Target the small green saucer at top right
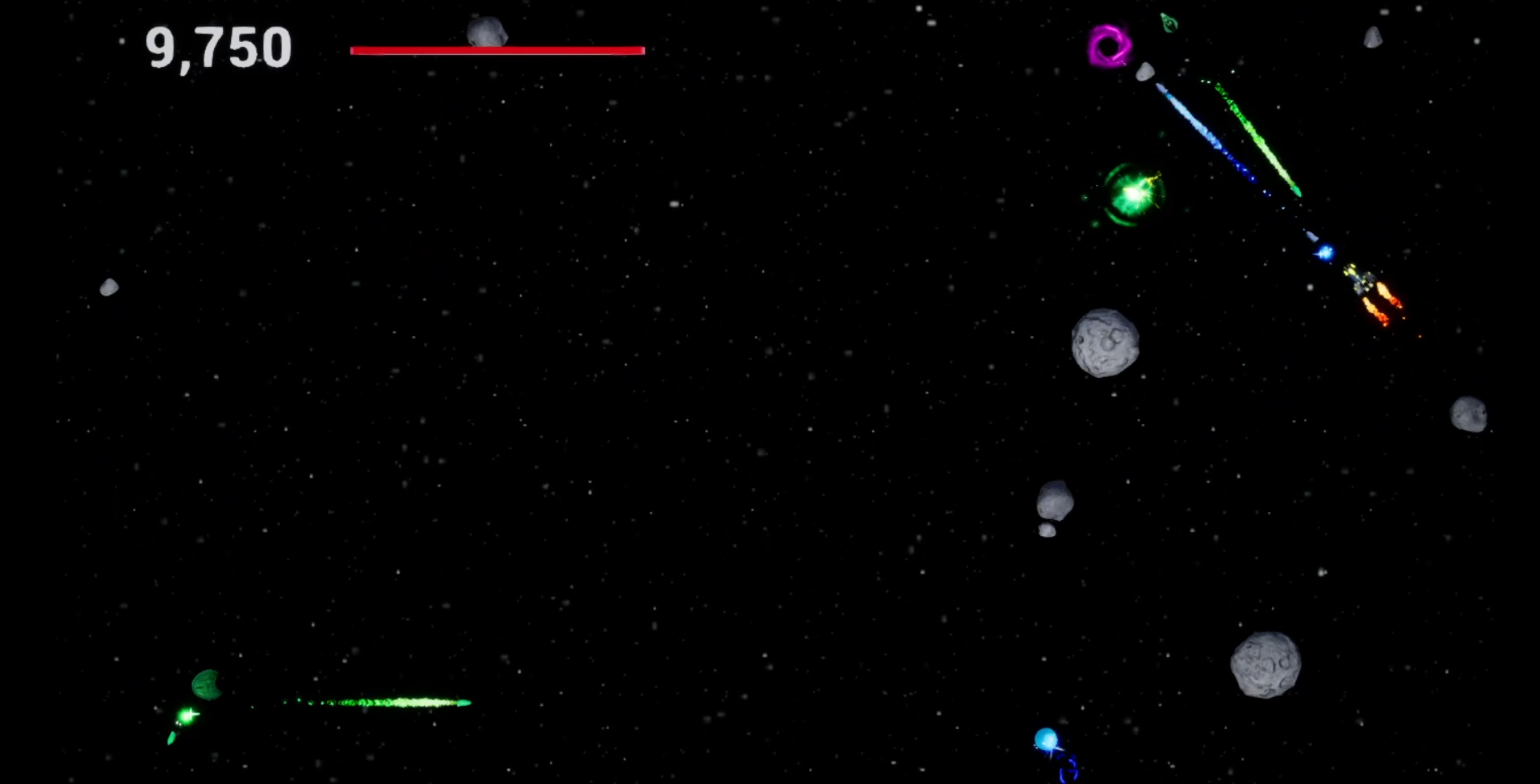 pyautogui.click(x=1169, y=22)
